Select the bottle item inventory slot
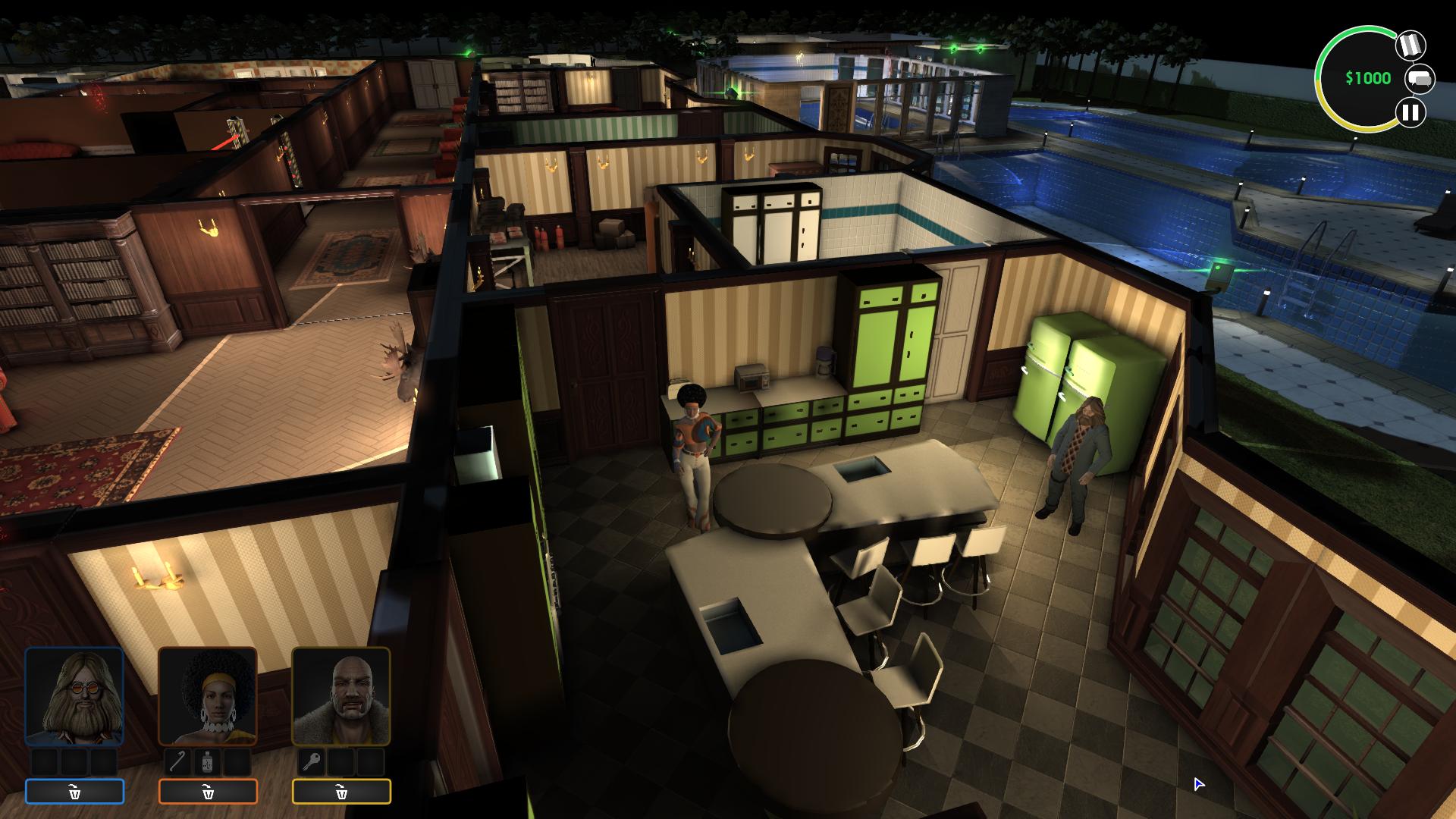This screenshot has height=819, width=1456. point(208,761)
